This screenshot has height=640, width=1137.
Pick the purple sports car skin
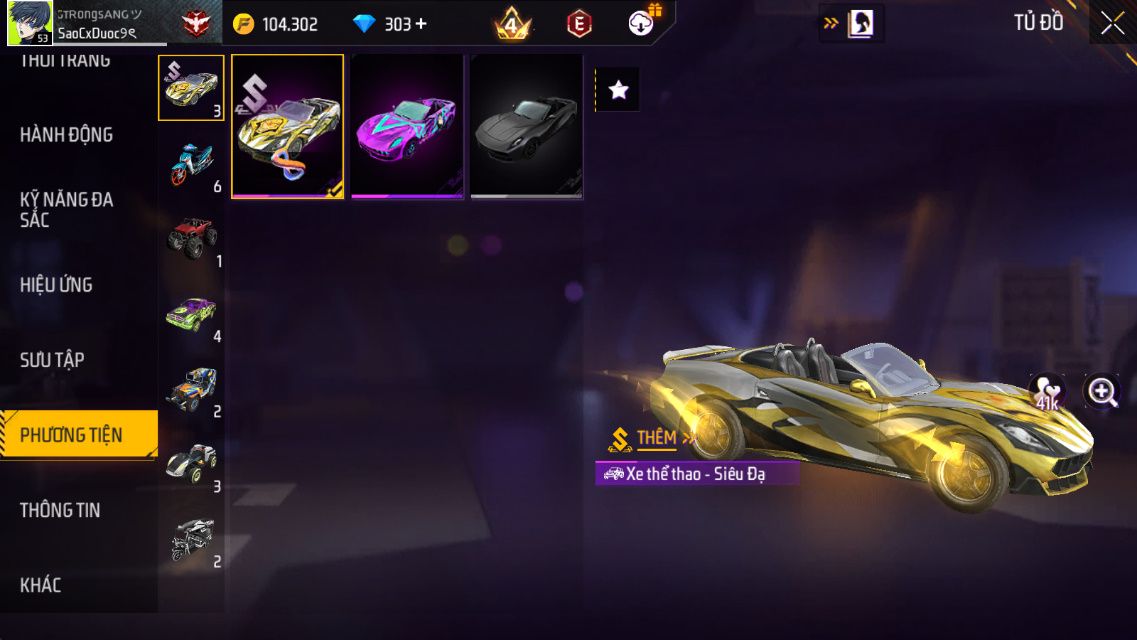click(x=407, y=127)
